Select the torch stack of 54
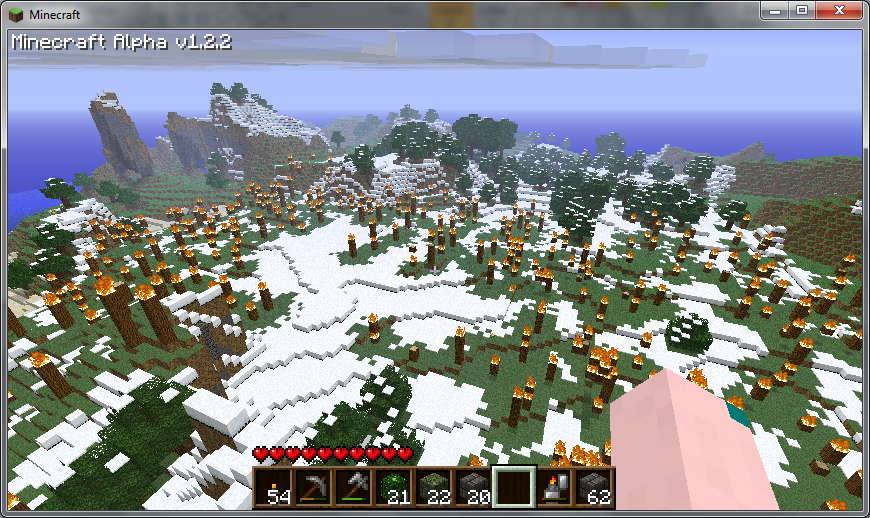The width and height of the screenshot is (870, 518). tap(272, 487)
